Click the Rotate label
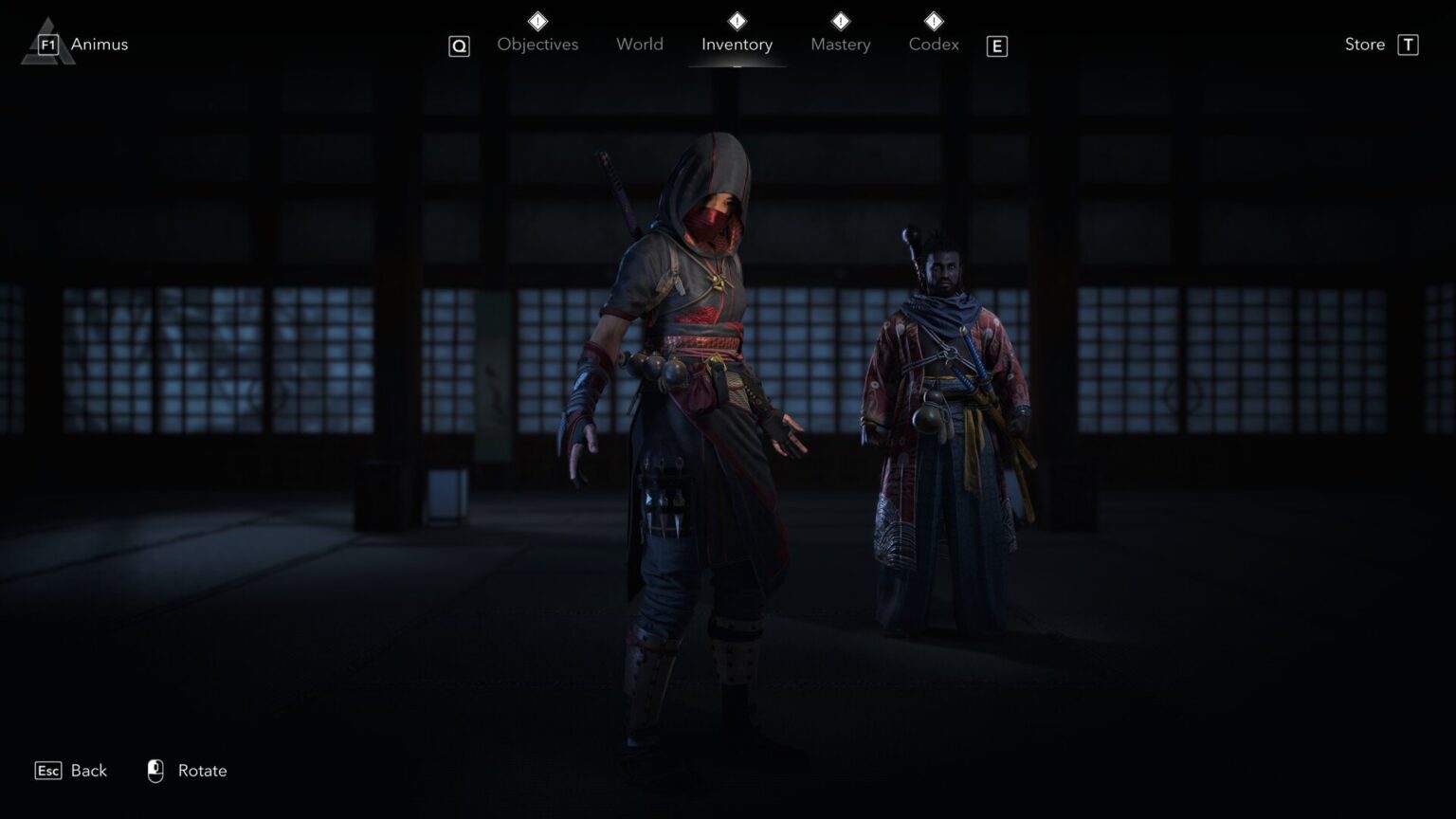Image resolution: width=1456 pixels, height=819 pixels. 203,771
